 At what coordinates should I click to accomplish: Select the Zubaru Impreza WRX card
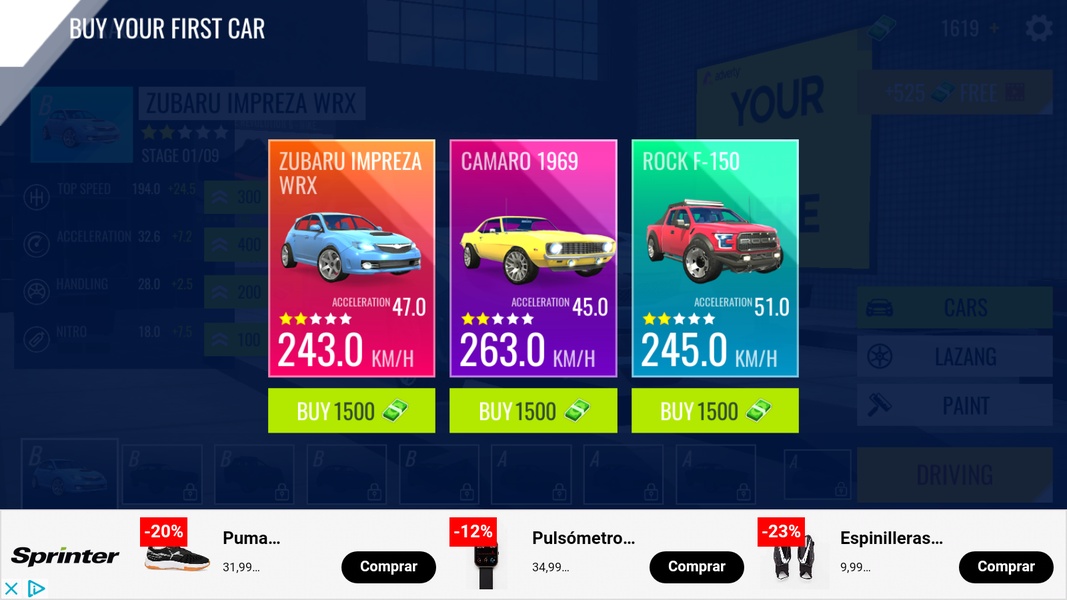351,258
